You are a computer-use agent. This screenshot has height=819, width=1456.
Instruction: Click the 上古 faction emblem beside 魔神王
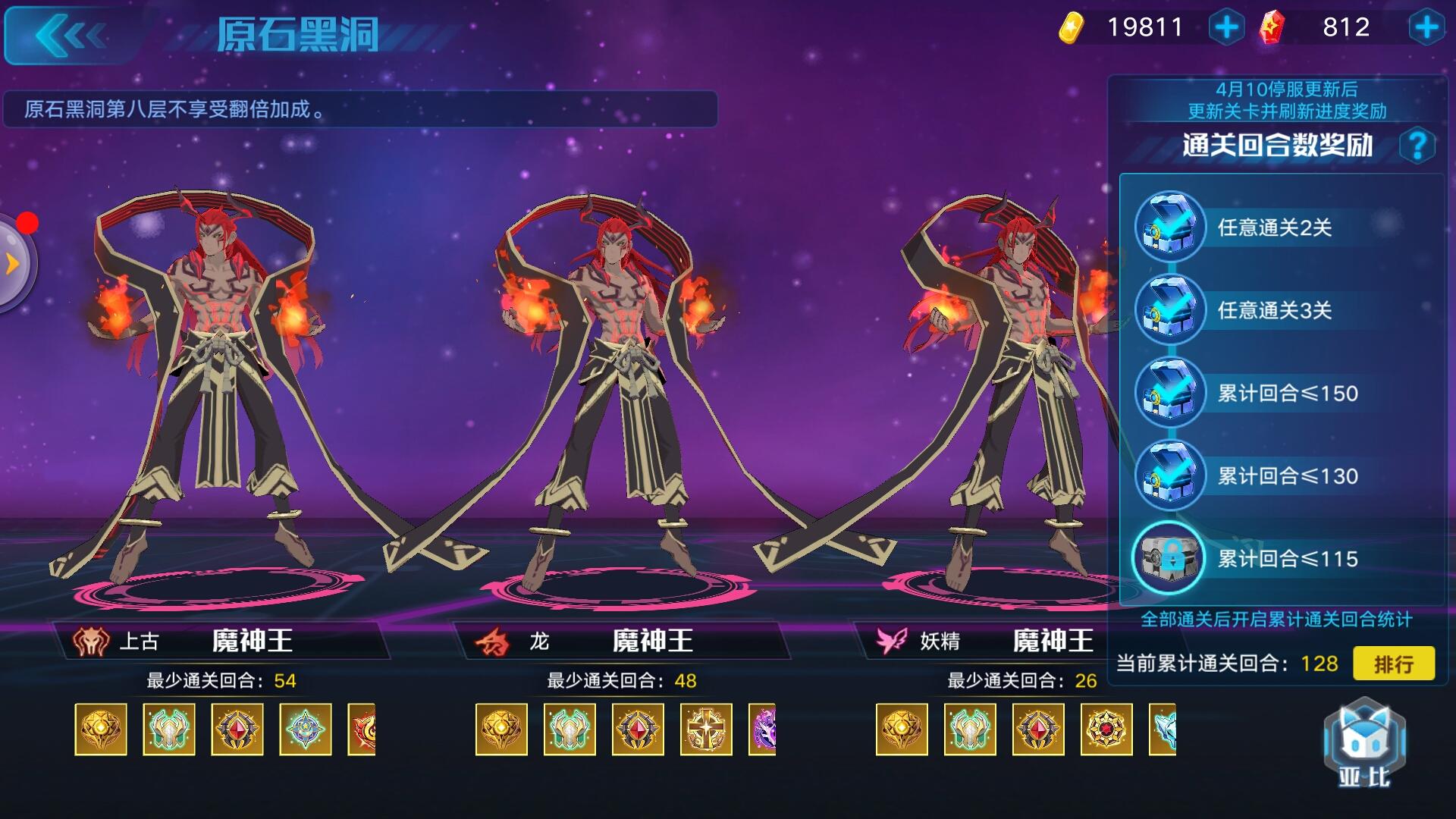click(89, 641)
